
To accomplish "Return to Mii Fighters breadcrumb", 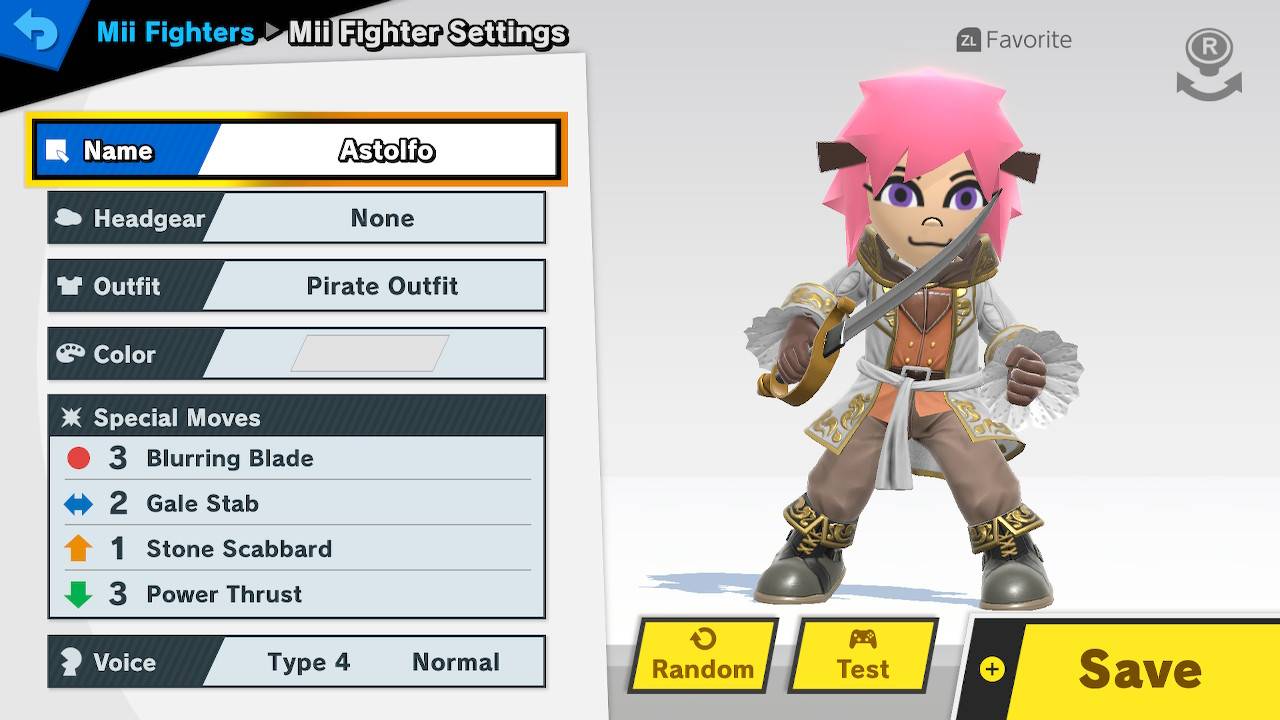I will click(175, 33).
